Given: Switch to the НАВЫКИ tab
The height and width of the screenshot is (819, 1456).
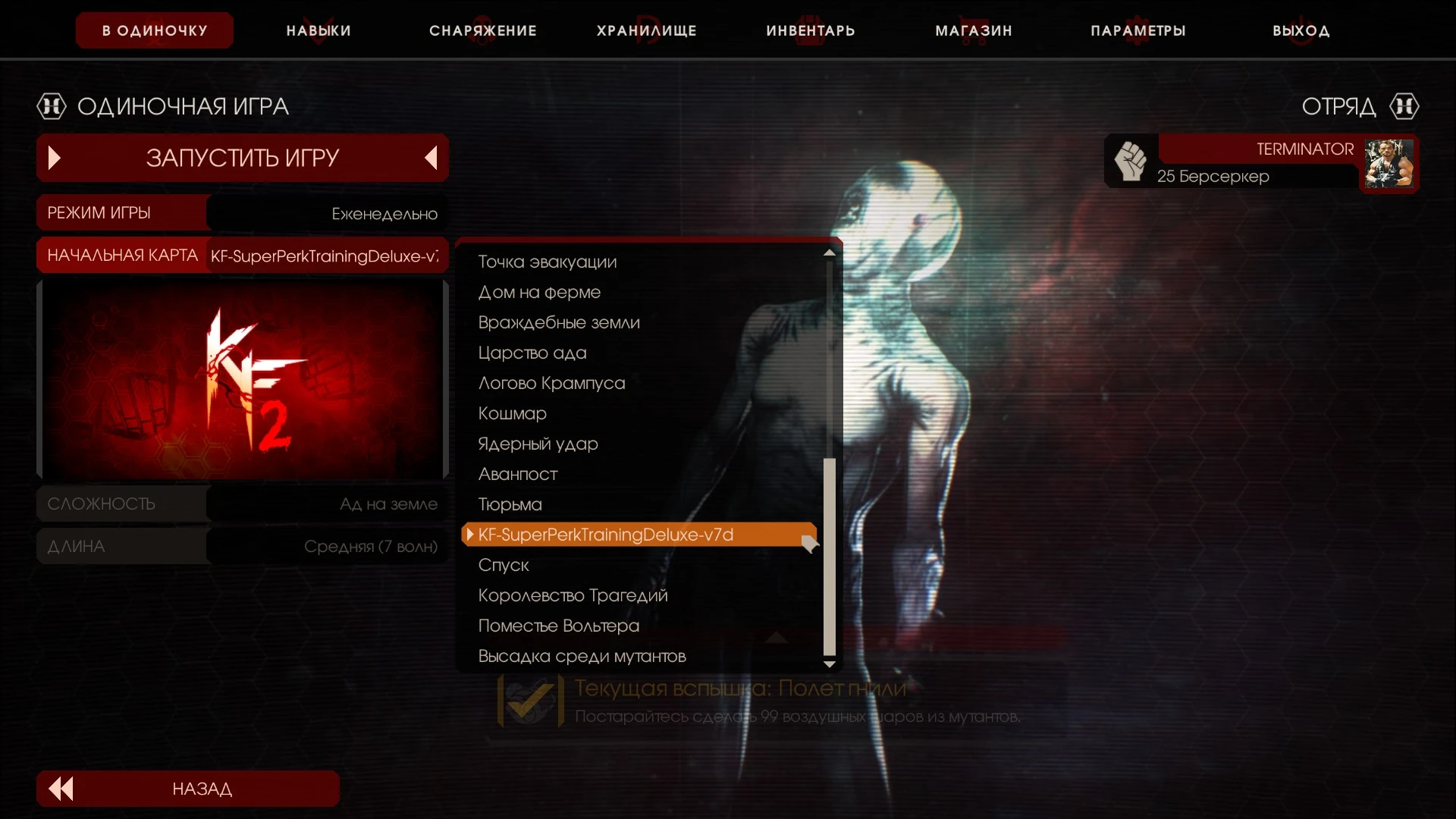Looking at the screenshot, I should [x=318, y=30].
